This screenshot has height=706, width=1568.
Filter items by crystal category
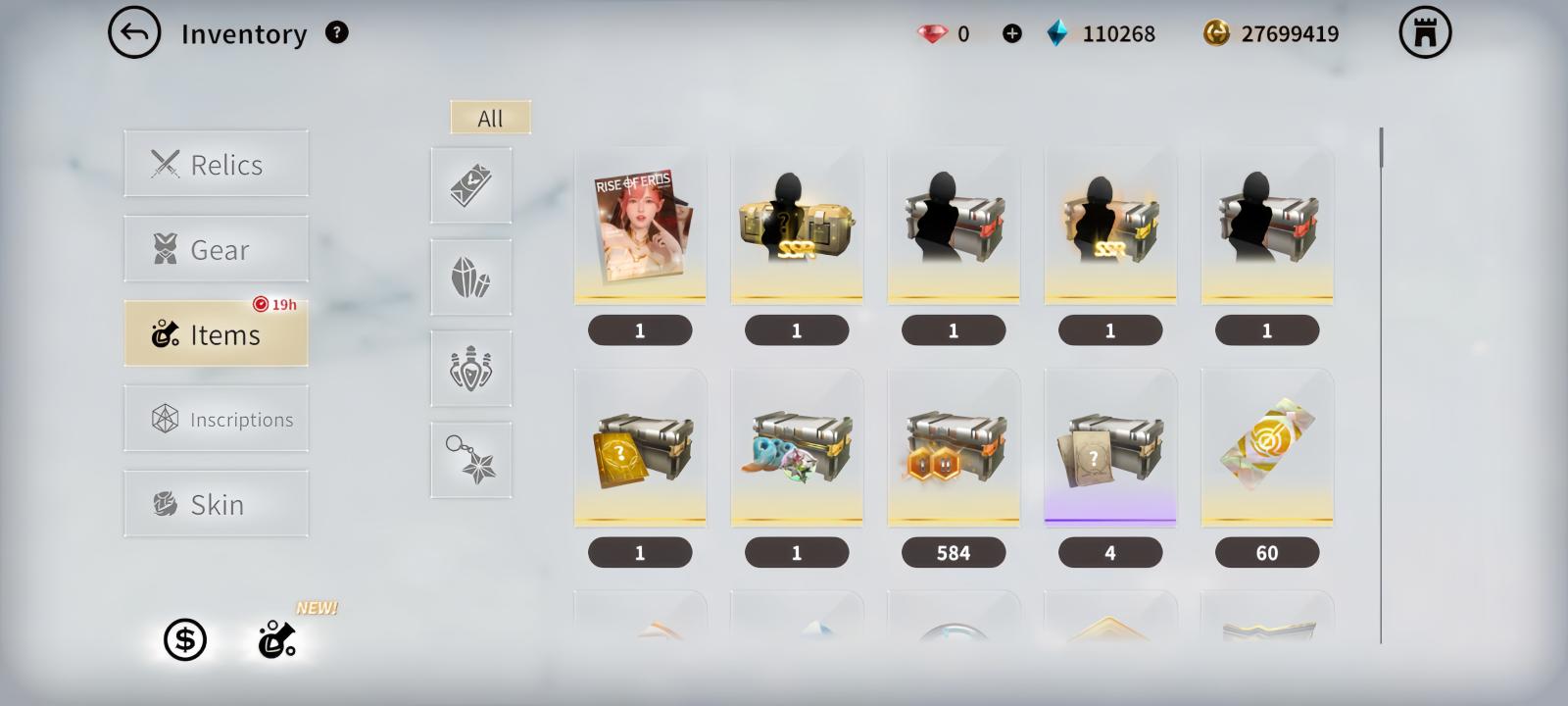[470, 277]
